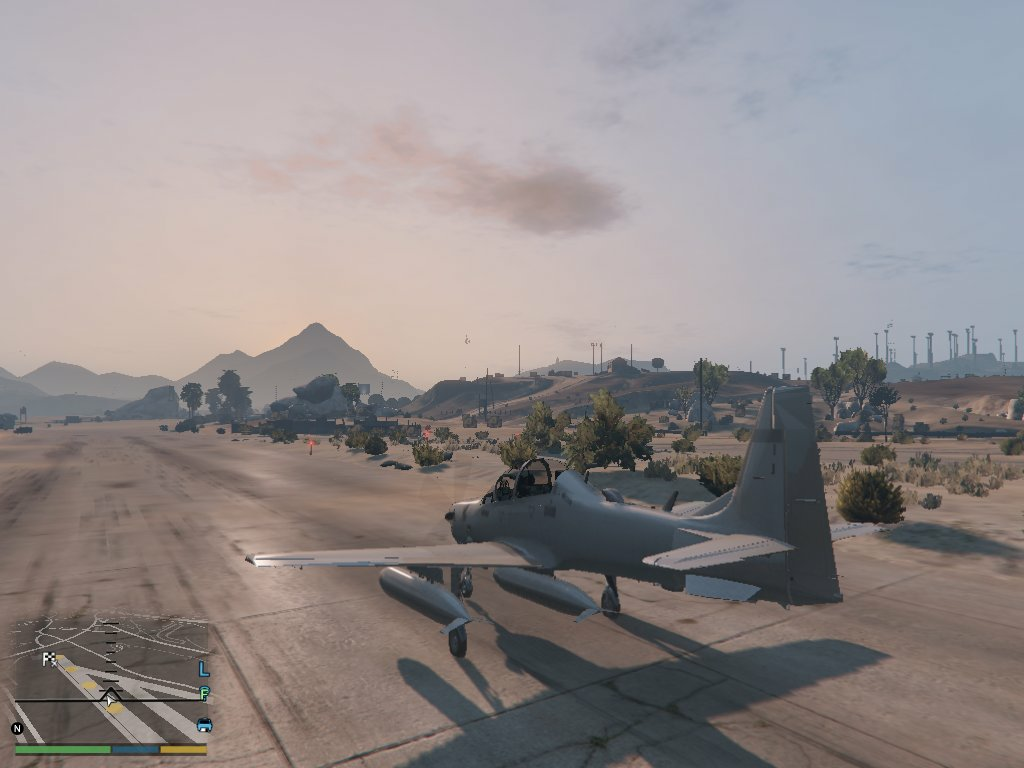Click the blue car blip on minimap
Image resolution: width=1024 pixels, height=768 pixels.
click(204, 724)
